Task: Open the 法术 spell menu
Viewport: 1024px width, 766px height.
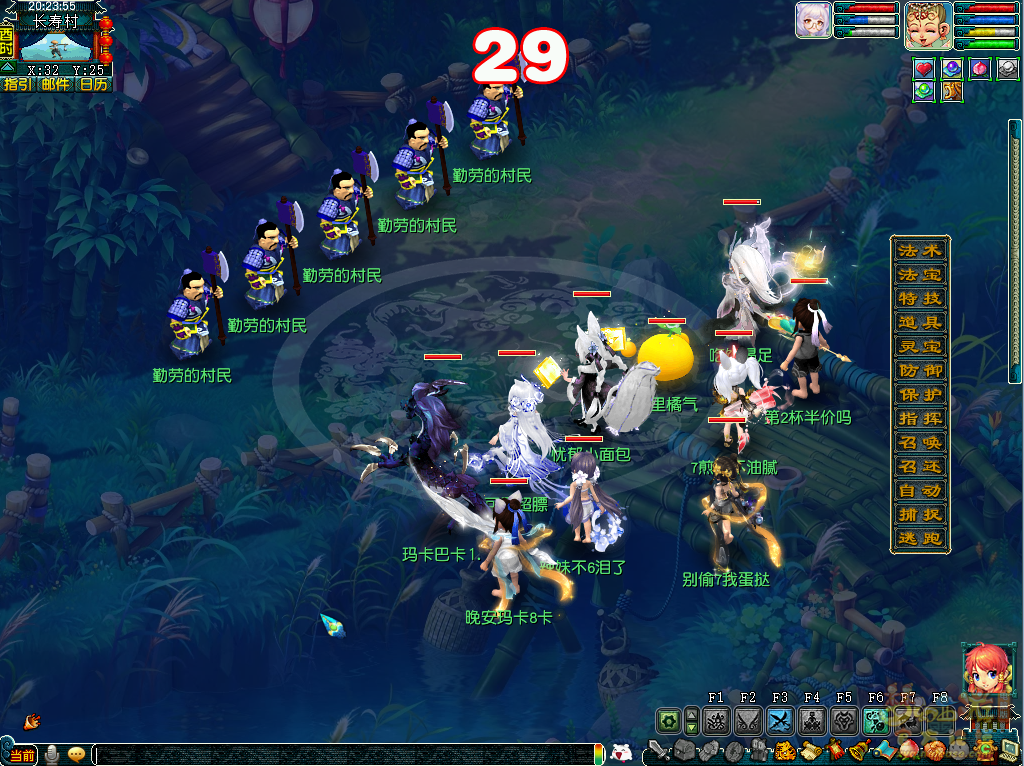Action: click(920, 250)
